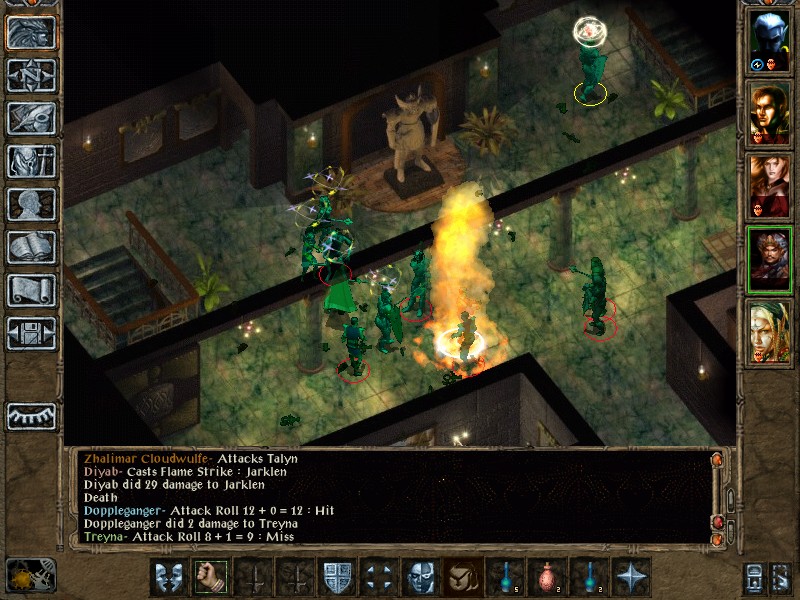Open the mage spellbook
Image resolution: width=800 pixels, height=600 pixels.
point(30,247)
